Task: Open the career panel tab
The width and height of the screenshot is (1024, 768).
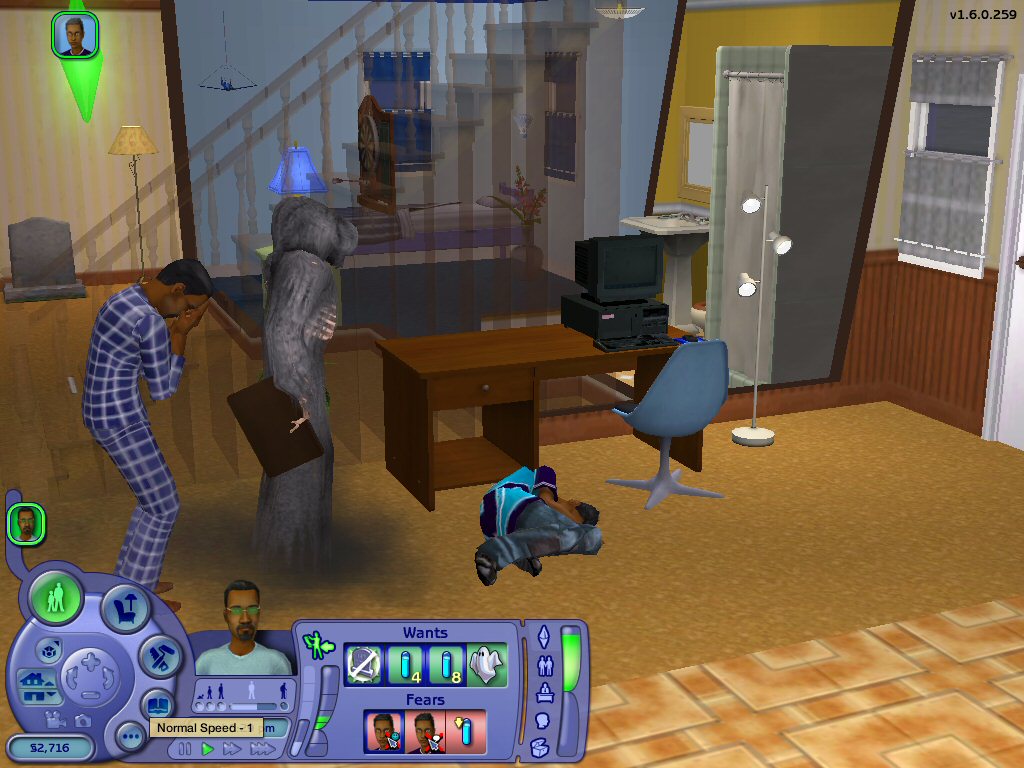Action: pyautogui.click(x=544, y=691)
